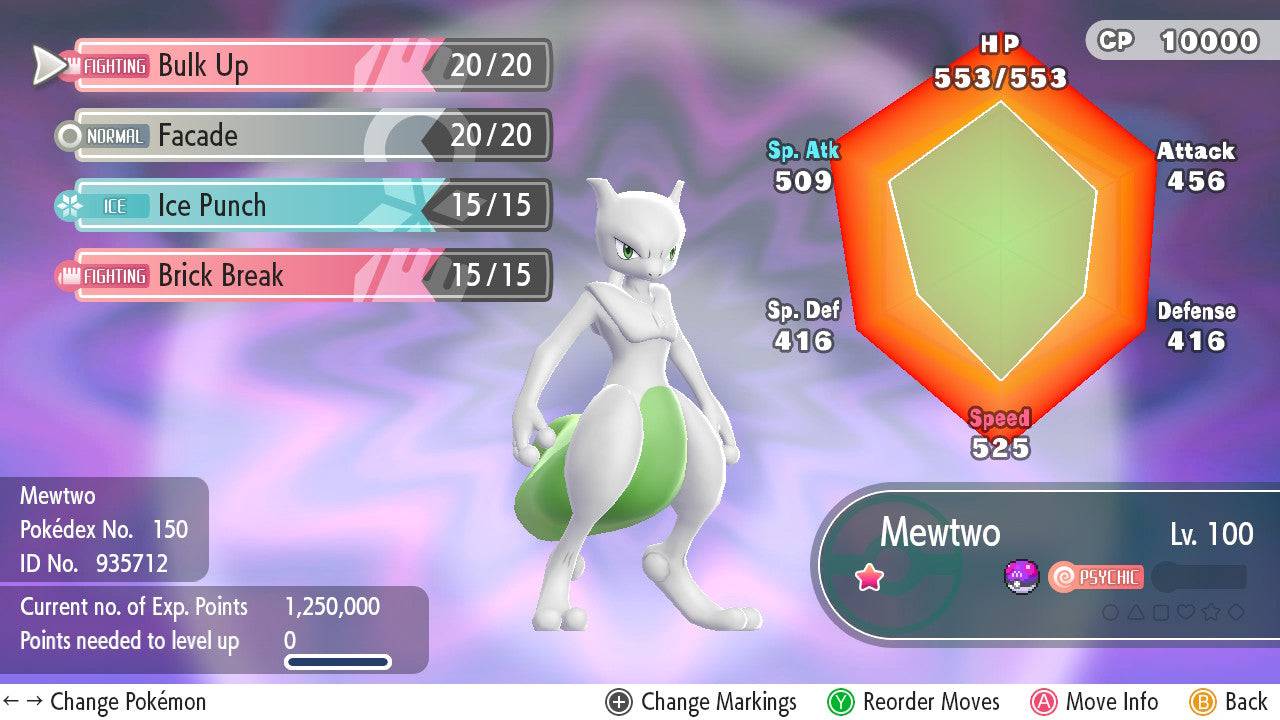Activate Reorder Moves option
The height and width of the screenshot is (720, 1280).
coord(913,702)
